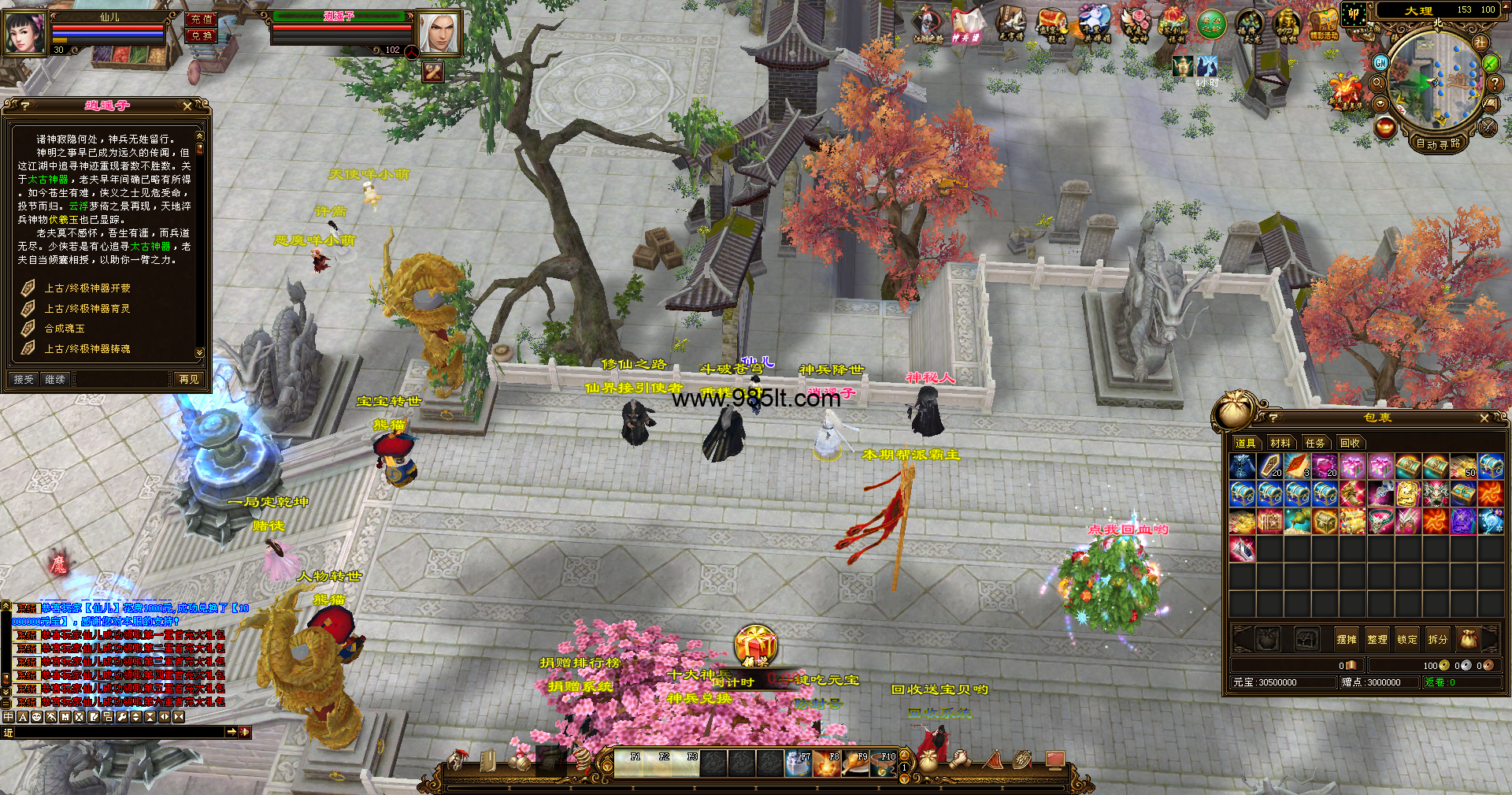1512x795 pixels.
Task: Sort the bag with 整理 button
Action: click(x=1377, y=639)
